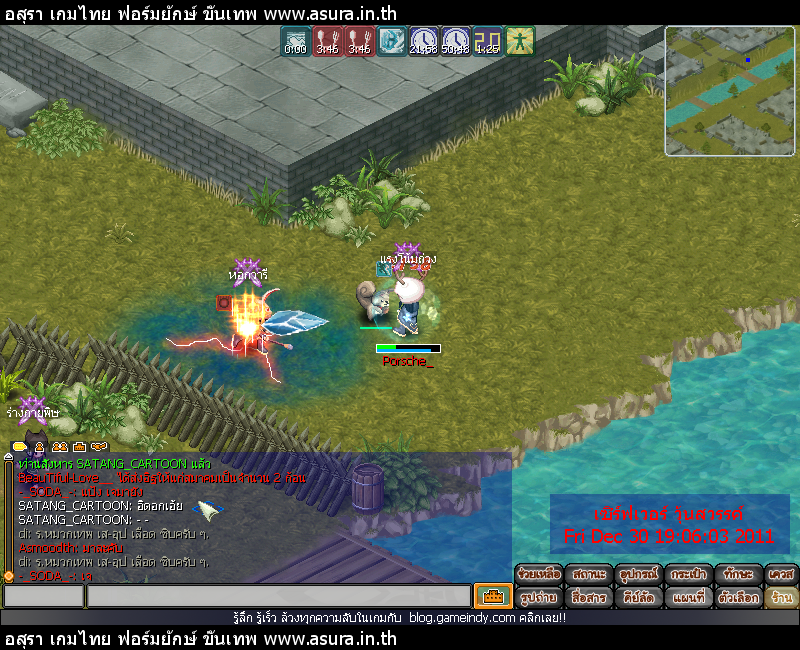
Task: Select the speech bubble chat tab
Action: click(19, 446)
